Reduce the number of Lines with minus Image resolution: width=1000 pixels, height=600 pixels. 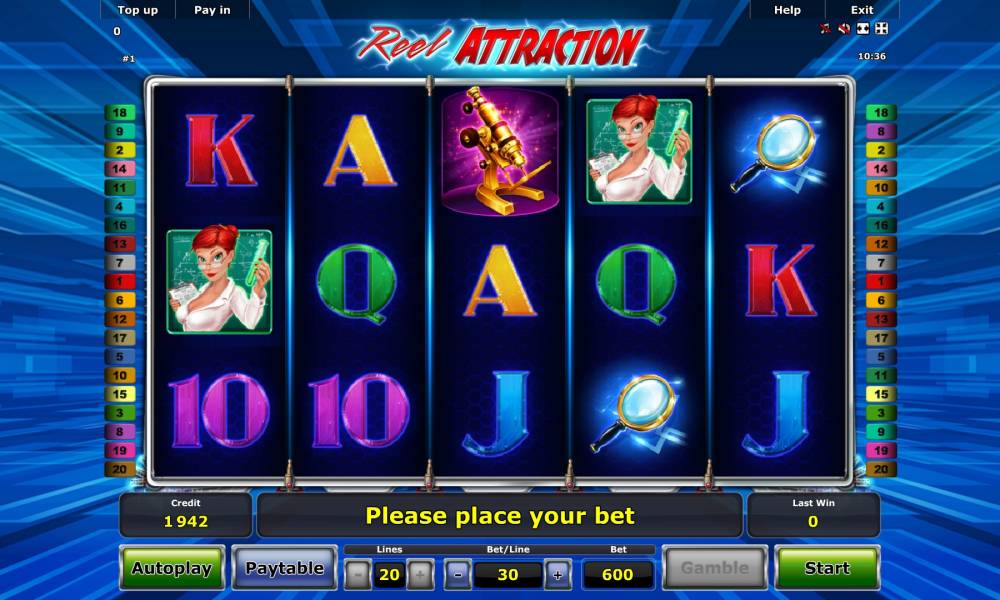358,574
